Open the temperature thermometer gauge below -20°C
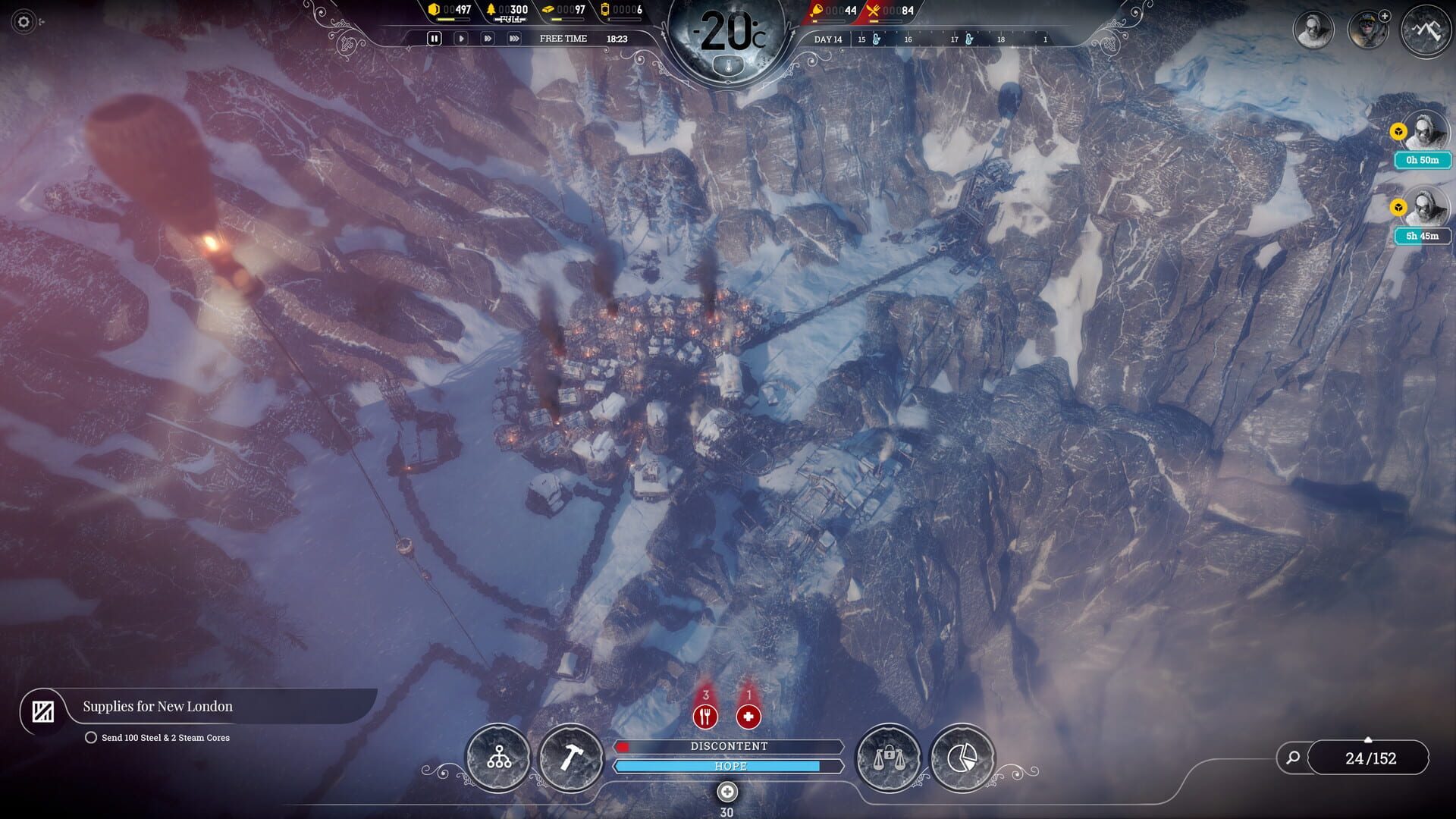Screen dimensions: 1456x819 [727, 65]
